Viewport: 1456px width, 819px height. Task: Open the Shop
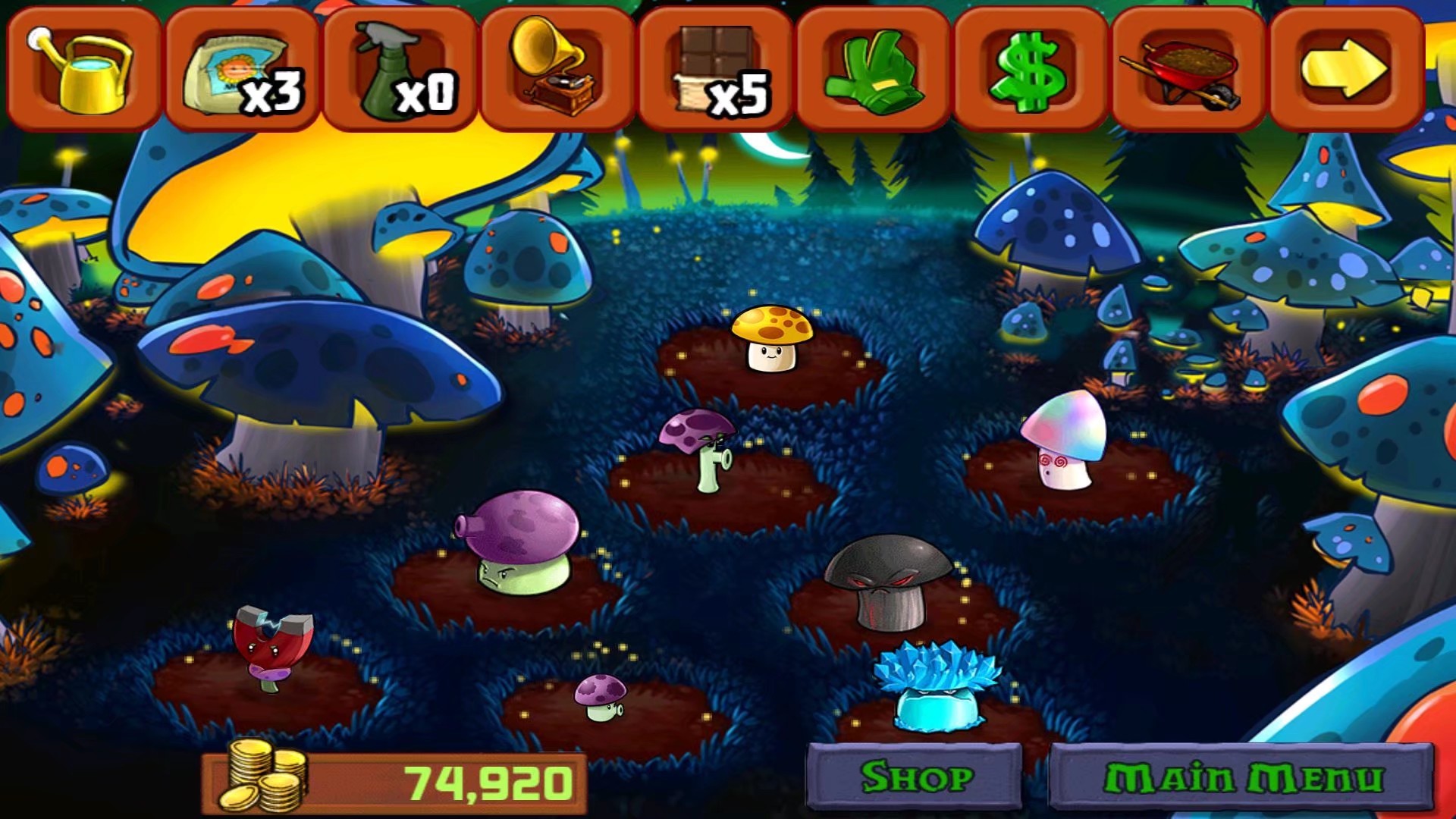coord(915,777)
